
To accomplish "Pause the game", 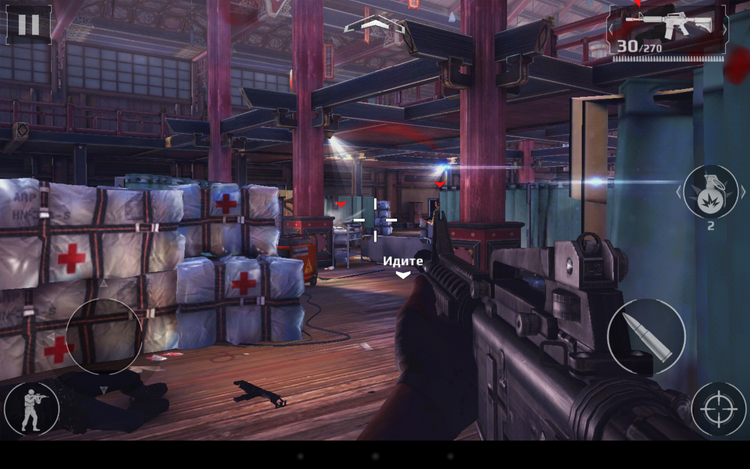I will [28, 25].
